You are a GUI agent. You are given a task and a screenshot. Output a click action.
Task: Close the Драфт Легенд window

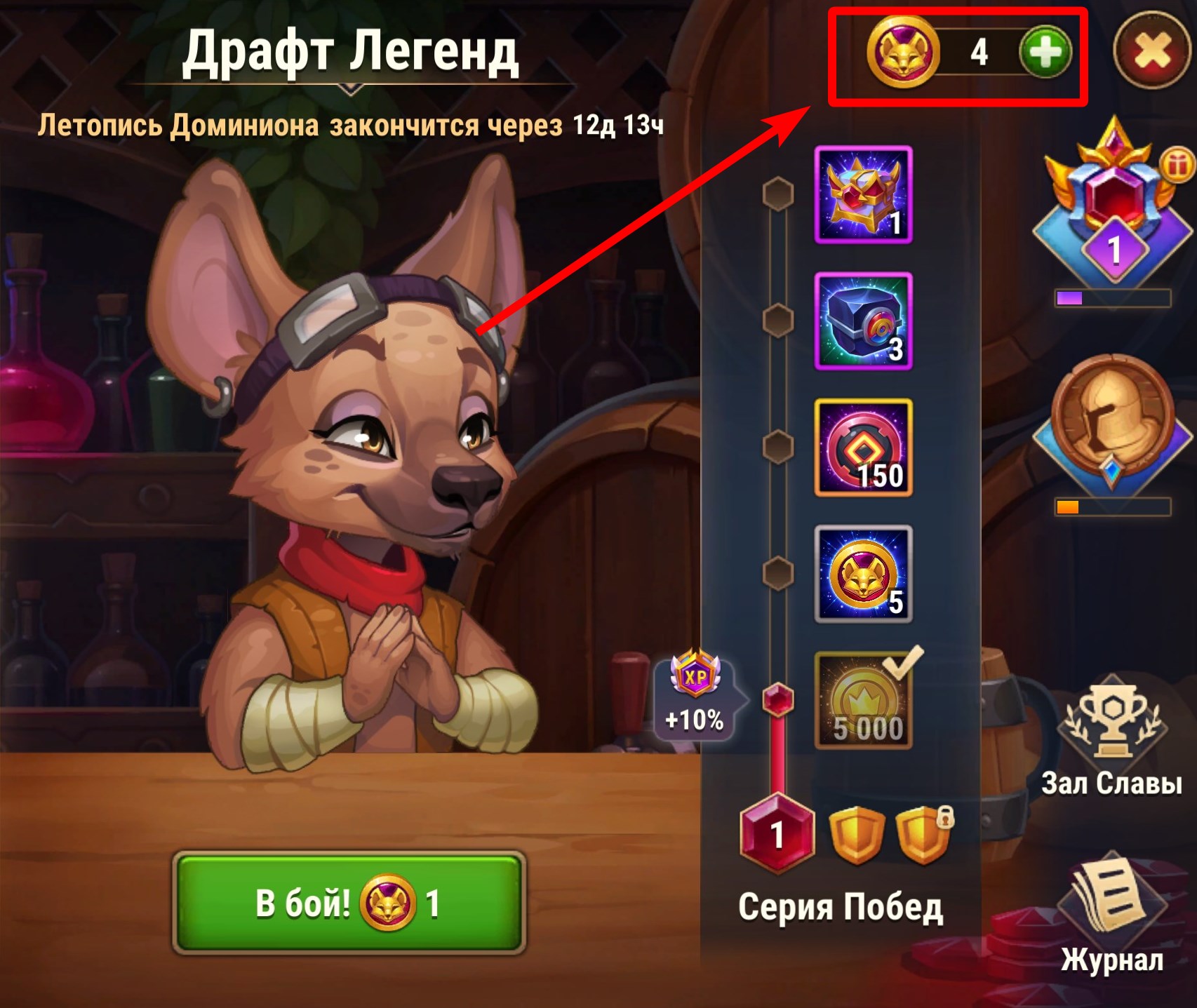point(1152,53)
